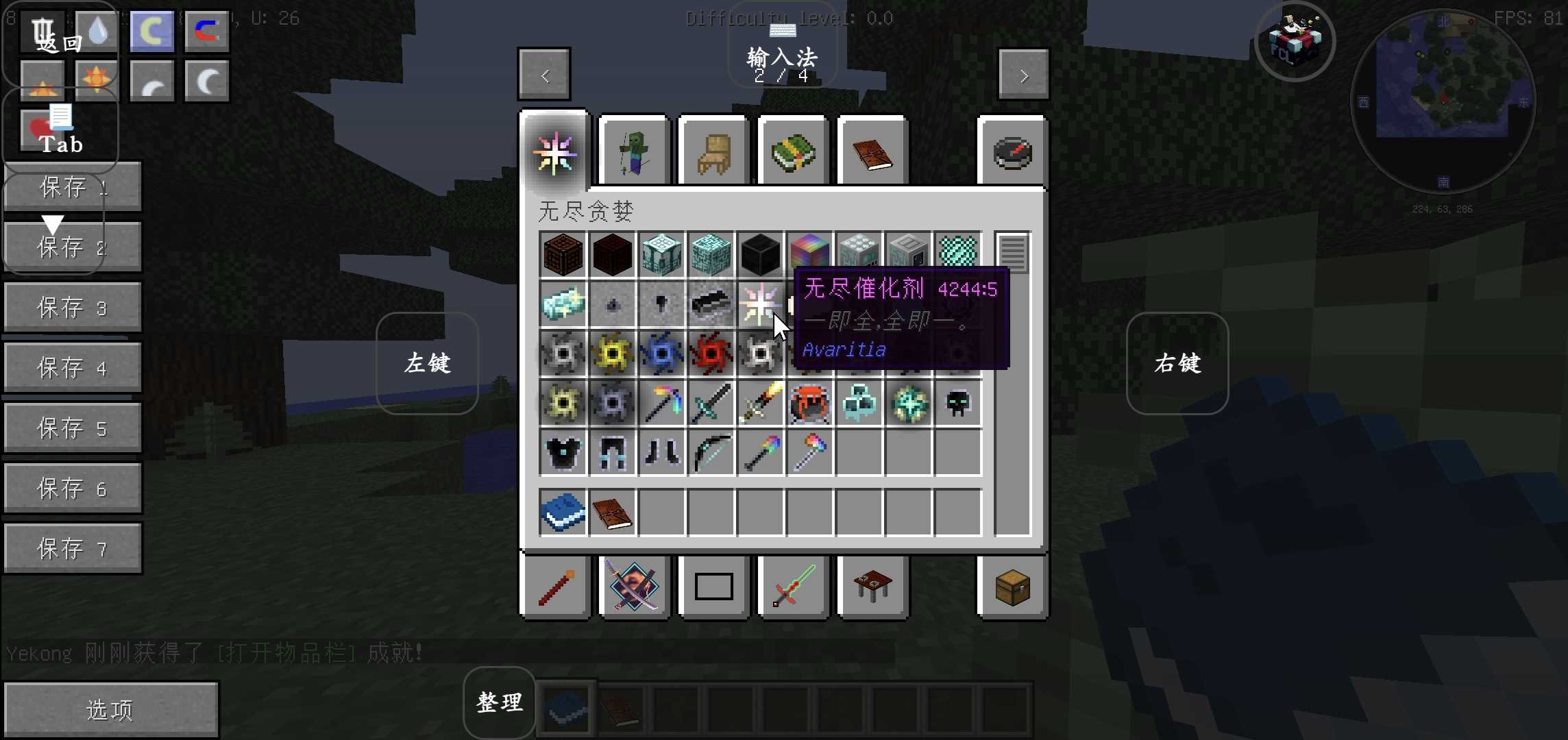
Task: Select the blue book in hotbar row
Action: 563,512
